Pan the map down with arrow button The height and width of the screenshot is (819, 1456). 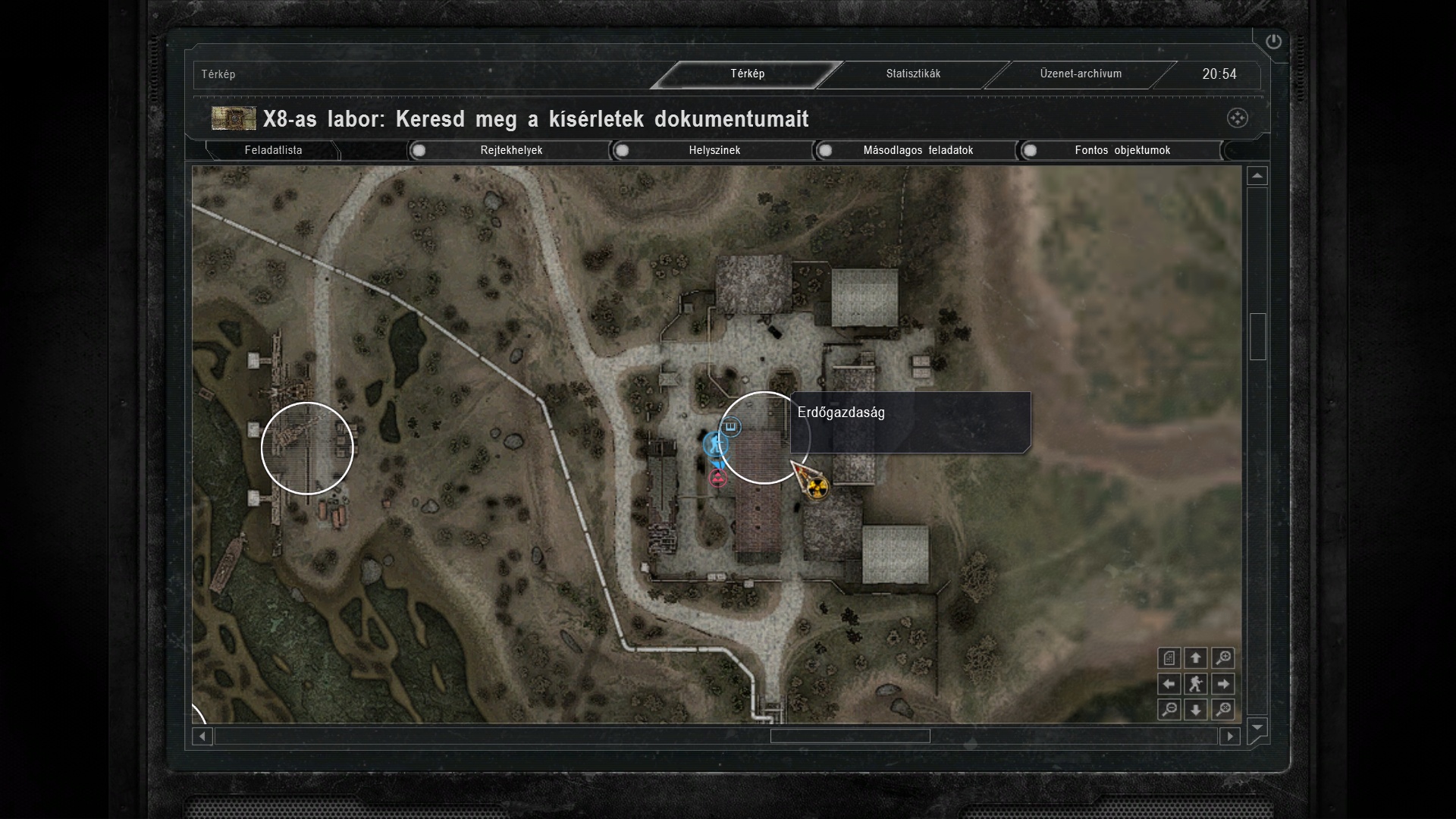1196,710
